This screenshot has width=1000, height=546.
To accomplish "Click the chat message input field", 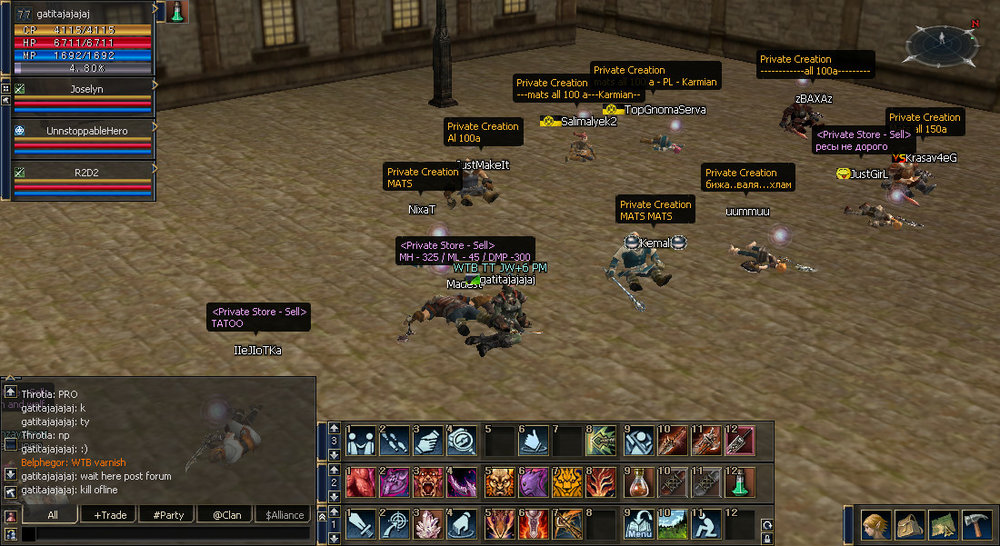I will click(170, 535).
